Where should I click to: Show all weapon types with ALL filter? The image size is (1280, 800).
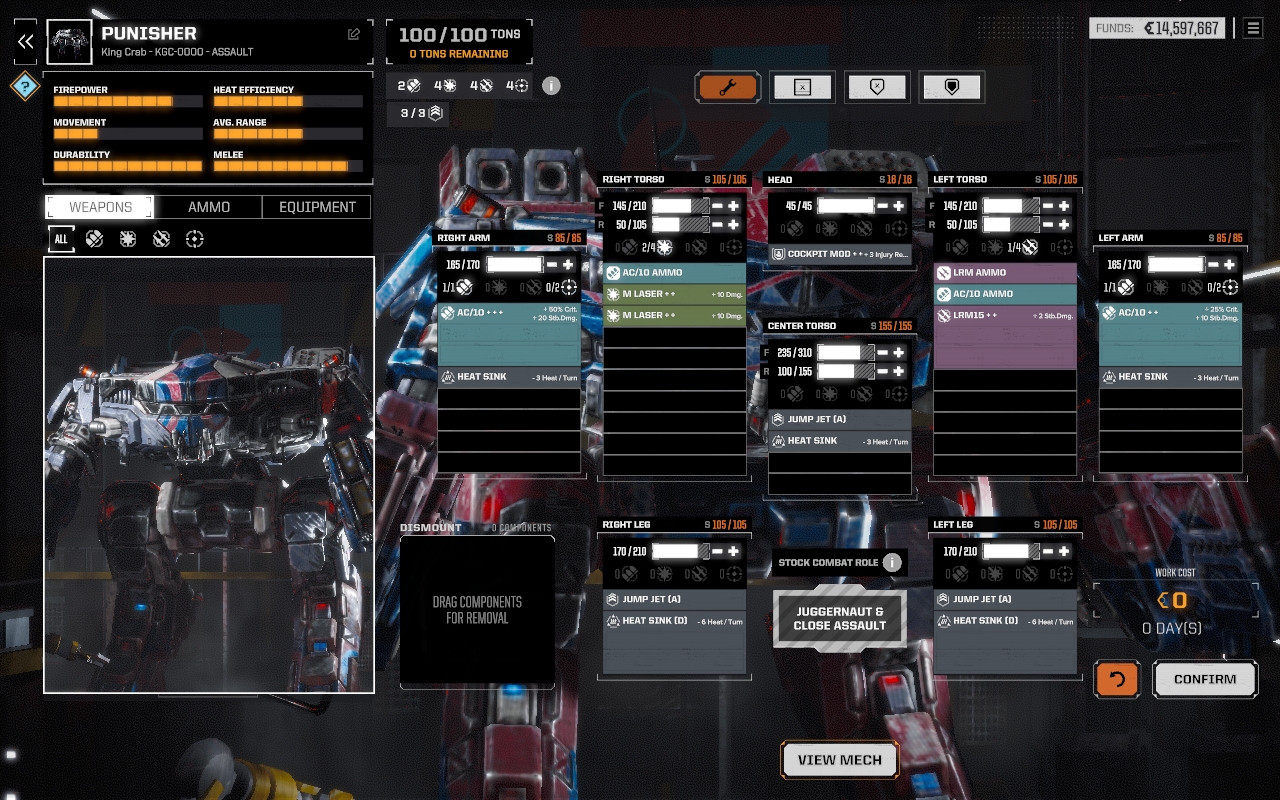61,239
